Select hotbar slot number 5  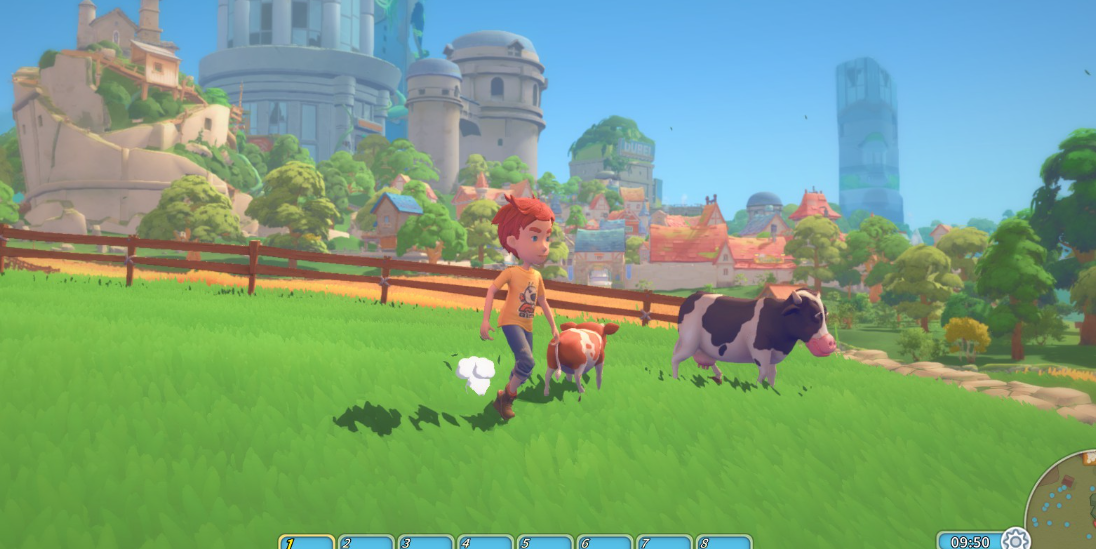tap(545, 542)
